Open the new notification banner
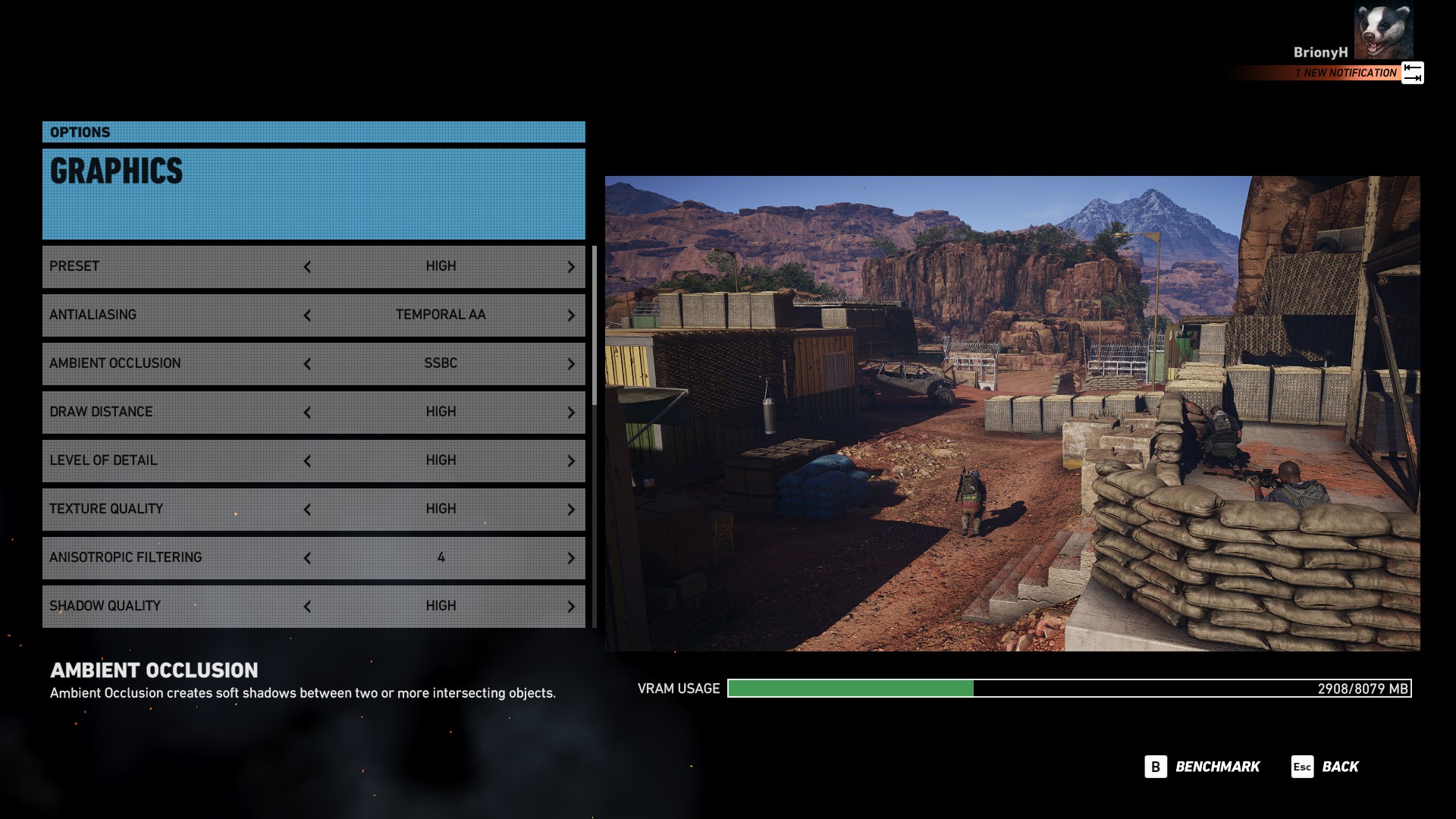The width and height of the screenshot is (1456, 819). coord(1346,73)
